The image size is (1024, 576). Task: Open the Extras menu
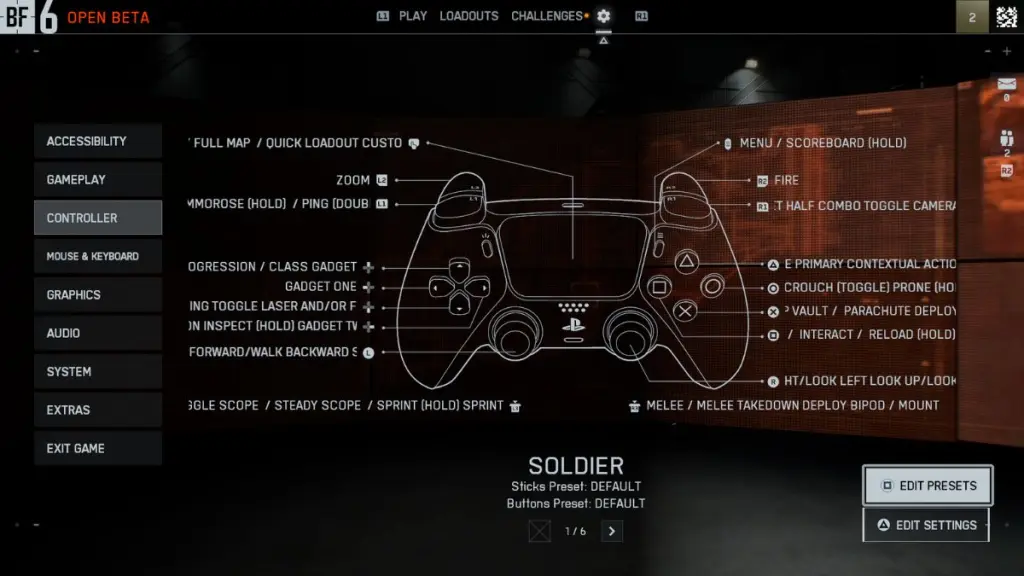click(x=97, y=410)
